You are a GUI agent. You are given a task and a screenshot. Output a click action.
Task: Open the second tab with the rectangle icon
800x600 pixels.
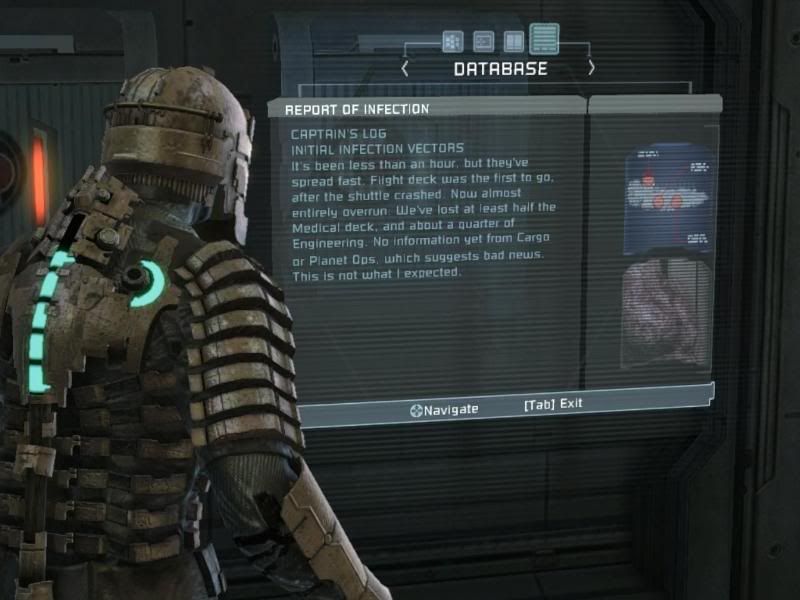483,41
